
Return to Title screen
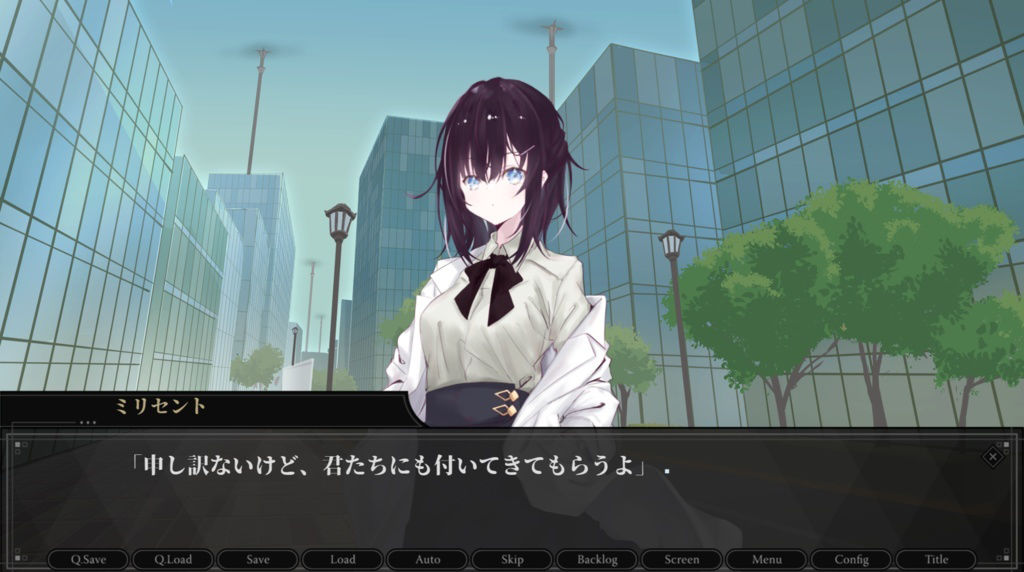936,559
